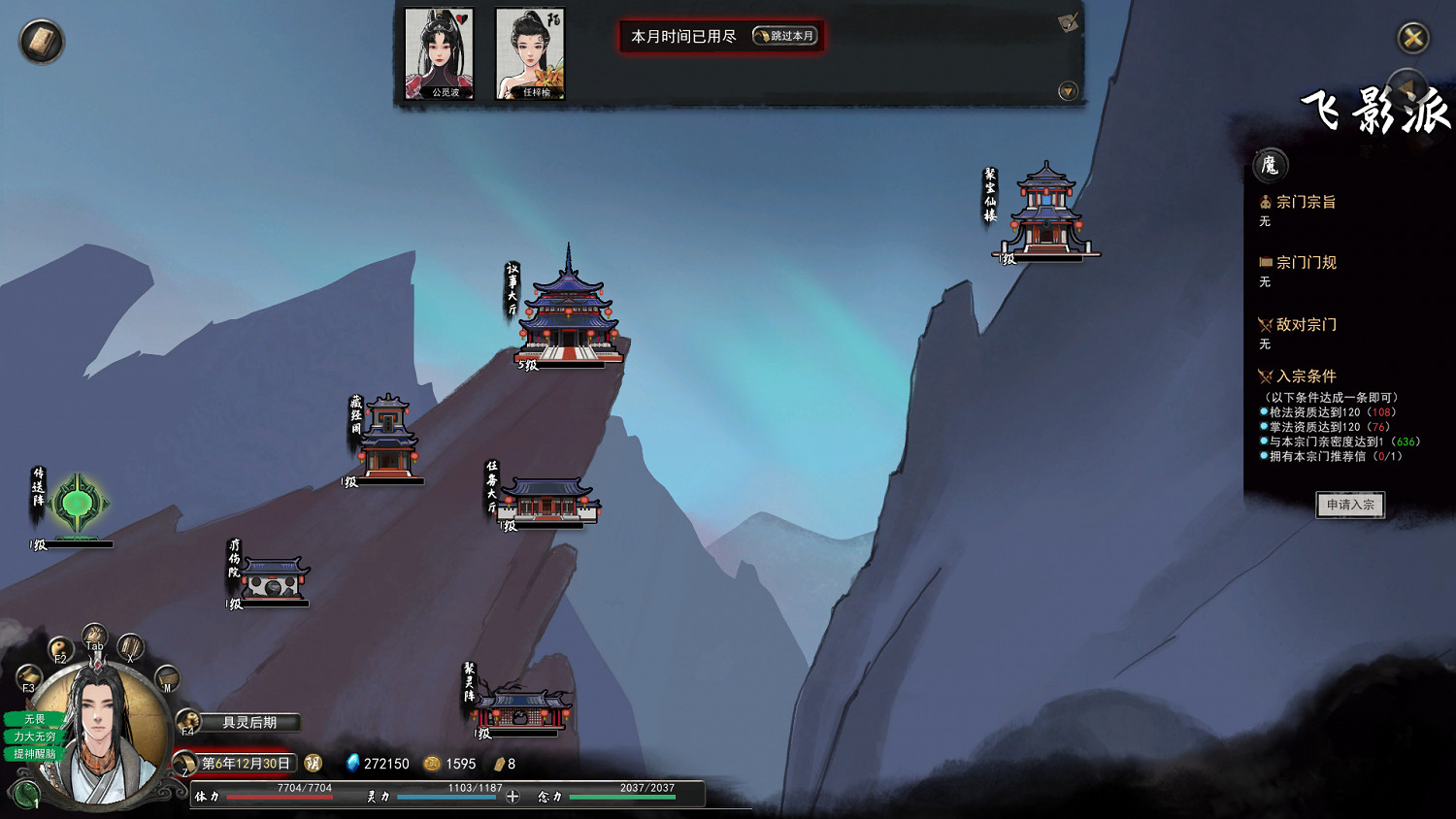Close the 飞影派 sect screen
This screenshot has height=819, width=1456.
[1413, 38]
